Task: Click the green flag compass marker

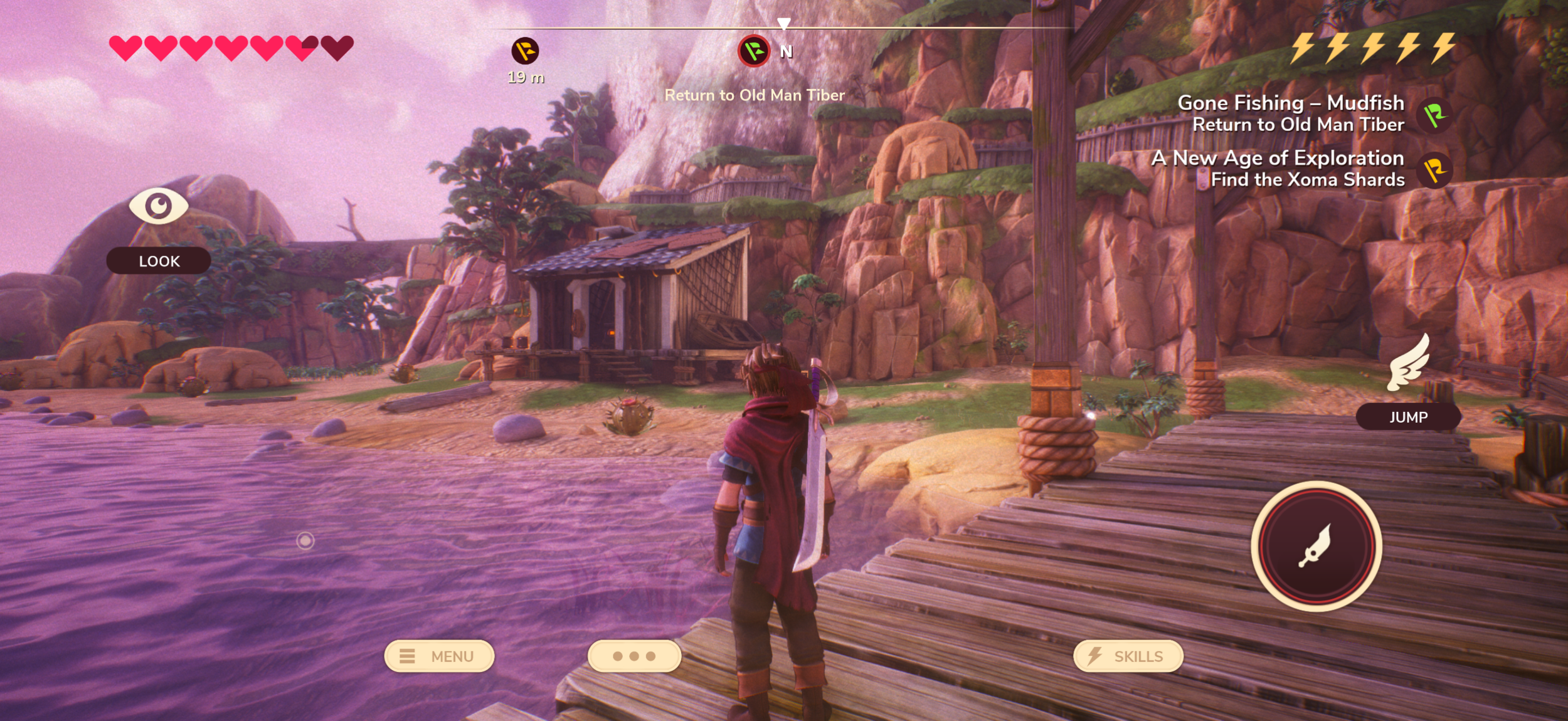Action: click(754, 51)
